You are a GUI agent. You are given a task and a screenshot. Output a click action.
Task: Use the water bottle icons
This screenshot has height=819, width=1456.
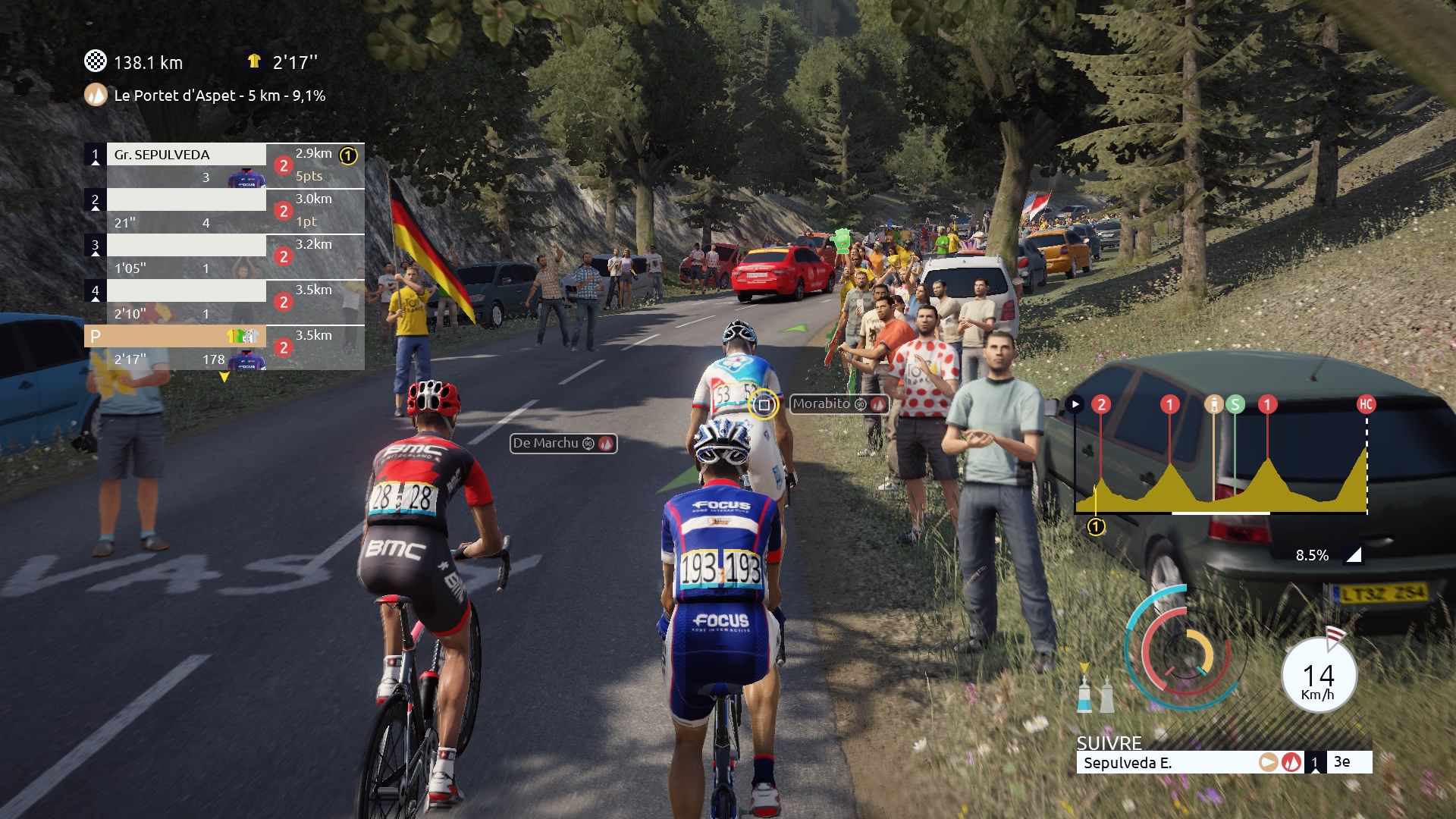tap(1095, 693)
